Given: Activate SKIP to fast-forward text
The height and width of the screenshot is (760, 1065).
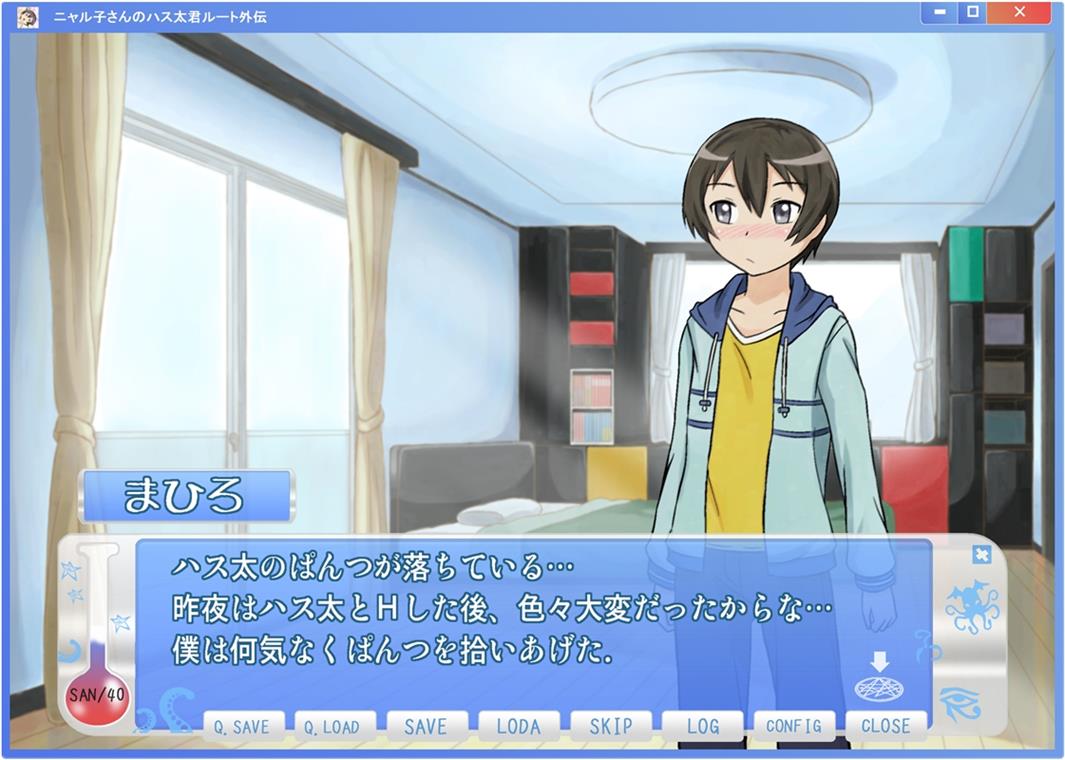Looking at the screenshot, I should [x=610, y=726].
